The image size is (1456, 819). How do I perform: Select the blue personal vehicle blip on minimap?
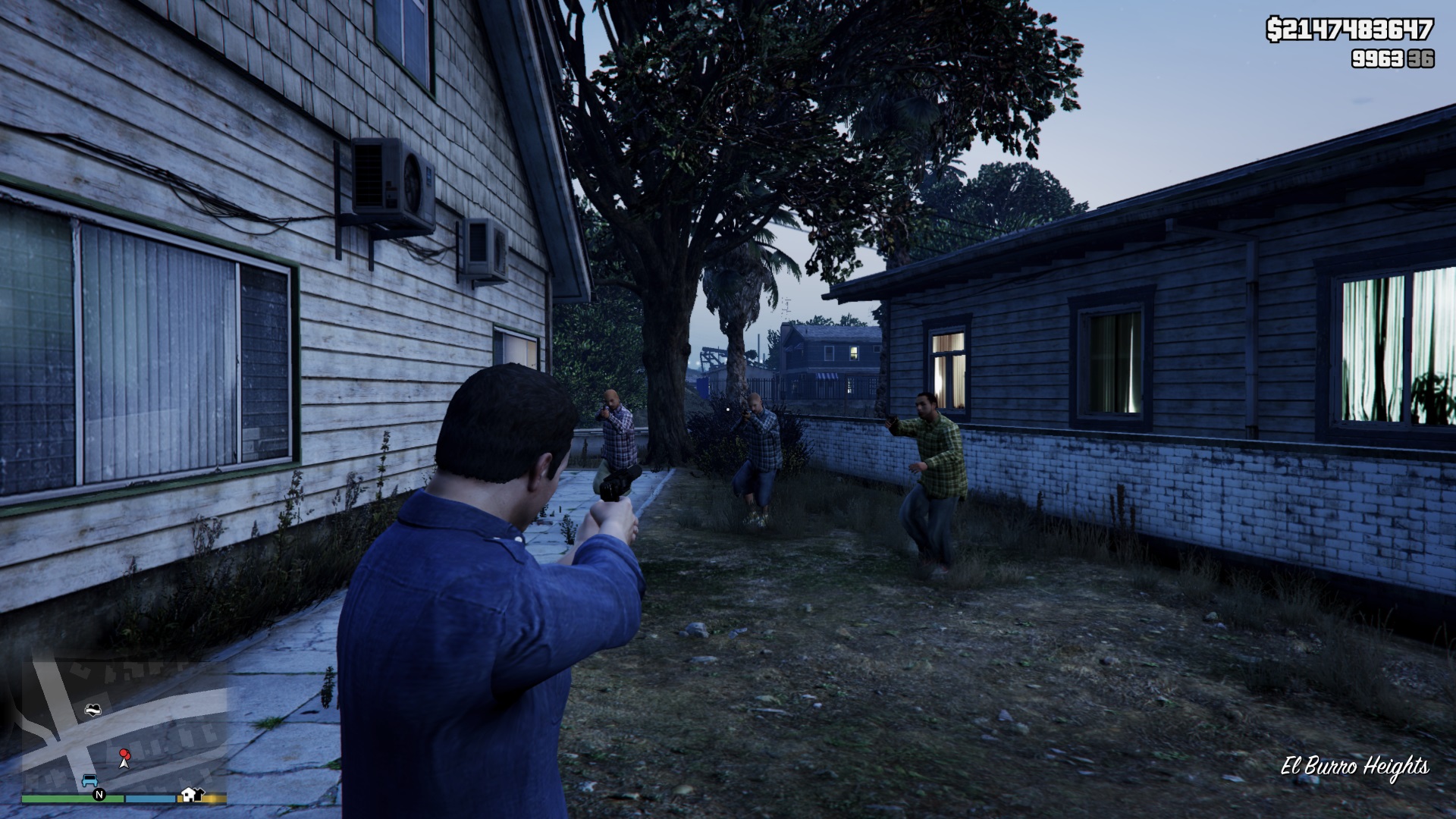click(91, 780)
